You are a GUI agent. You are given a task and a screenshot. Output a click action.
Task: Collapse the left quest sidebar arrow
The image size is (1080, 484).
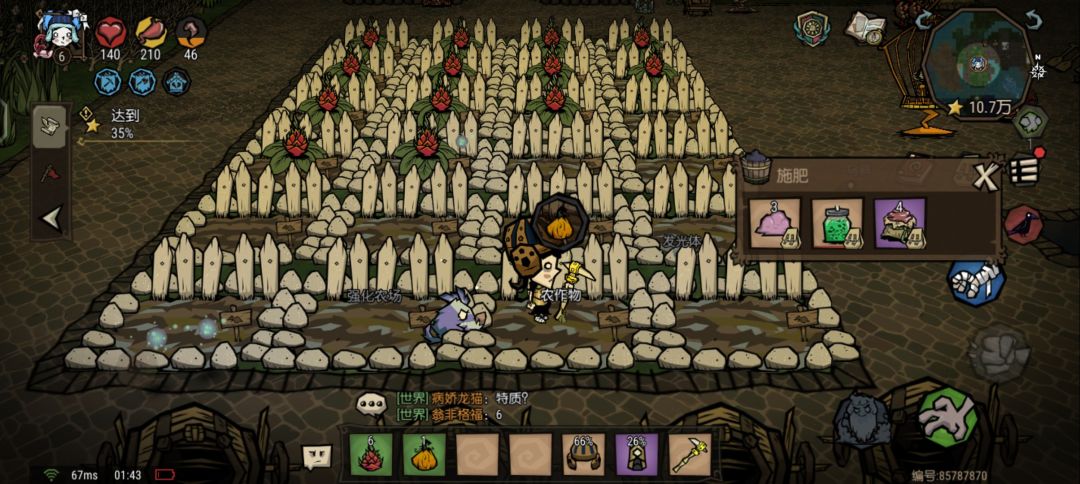[x=50, y=218]
